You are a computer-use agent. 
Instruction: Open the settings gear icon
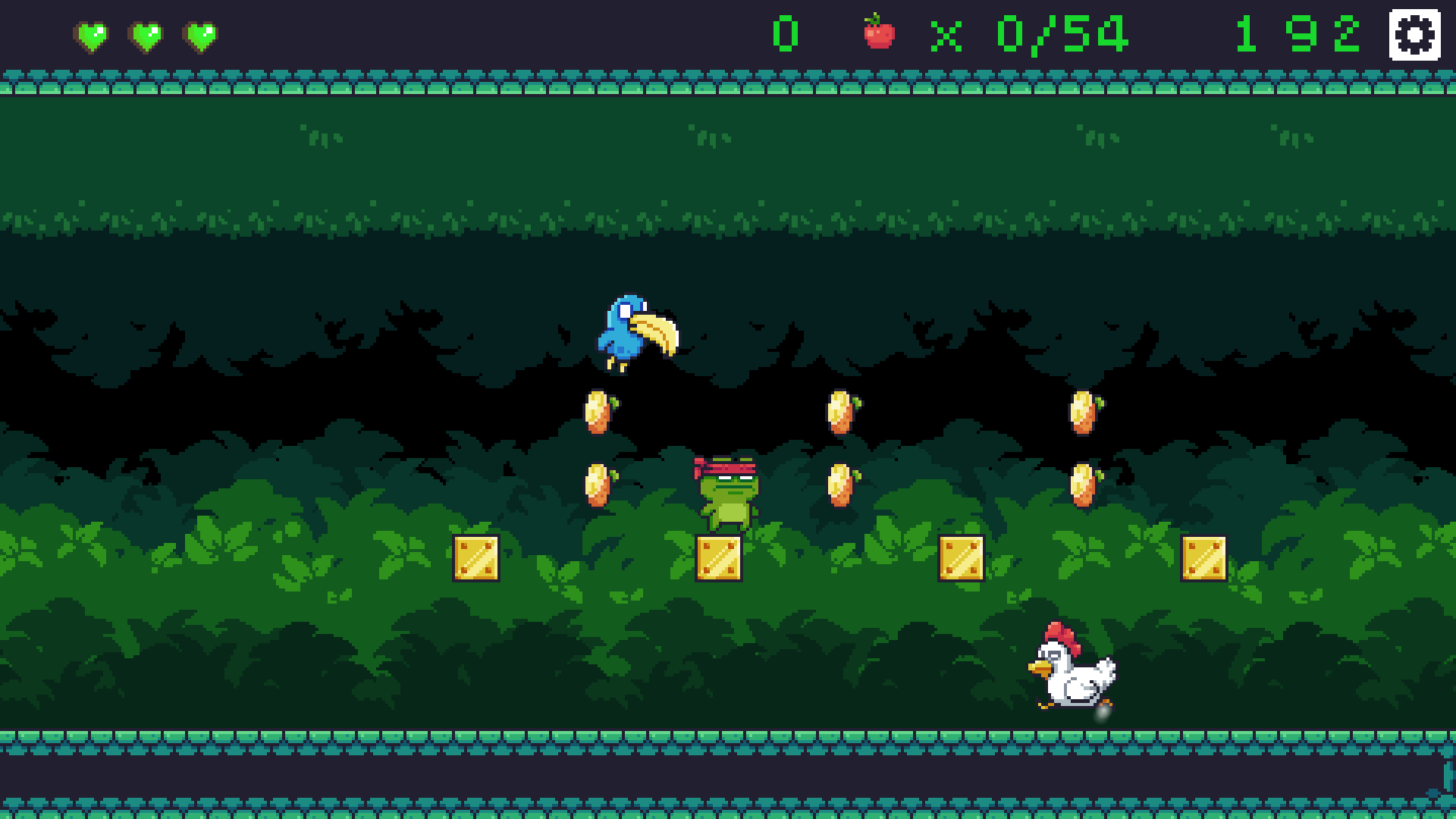click(x=1412, y=34)
